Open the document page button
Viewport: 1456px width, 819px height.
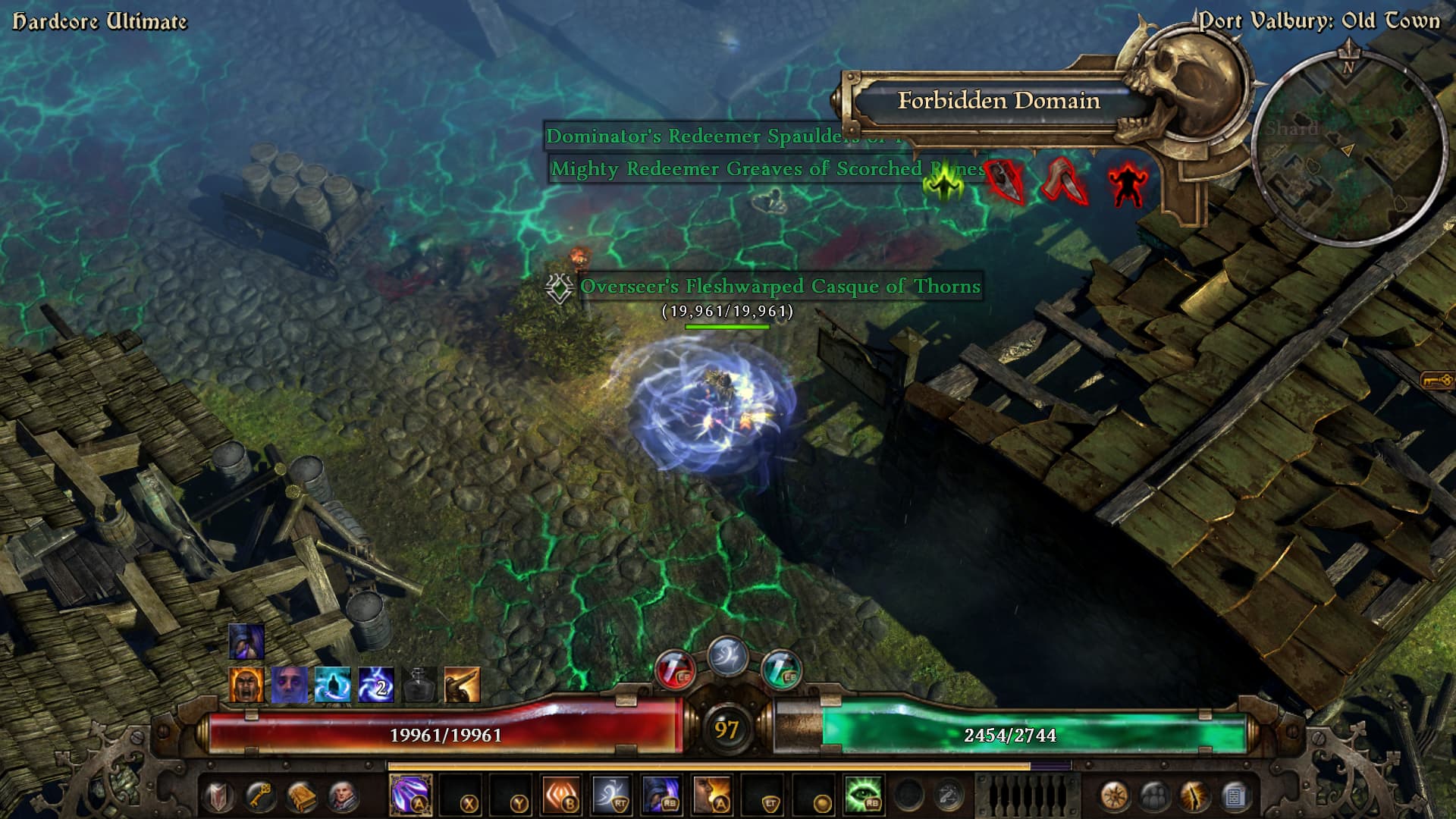tap(1235, 796)
